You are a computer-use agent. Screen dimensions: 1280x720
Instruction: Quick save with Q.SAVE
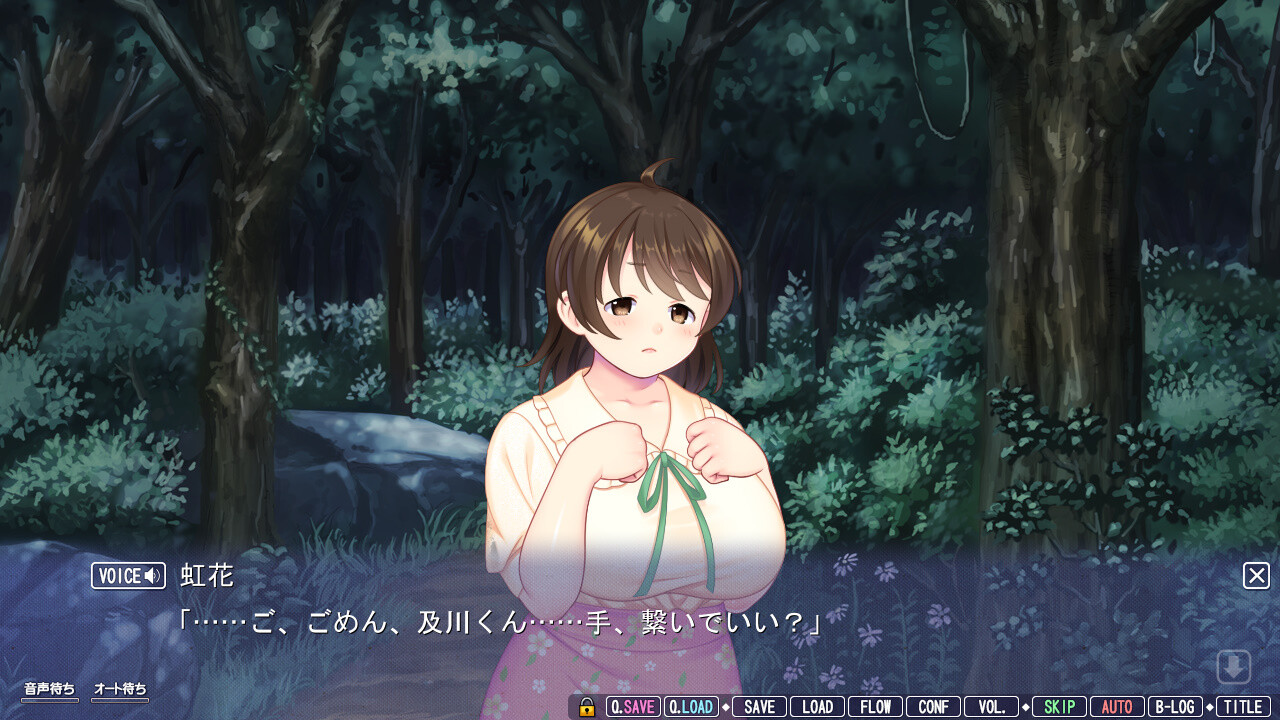[633, 707]
